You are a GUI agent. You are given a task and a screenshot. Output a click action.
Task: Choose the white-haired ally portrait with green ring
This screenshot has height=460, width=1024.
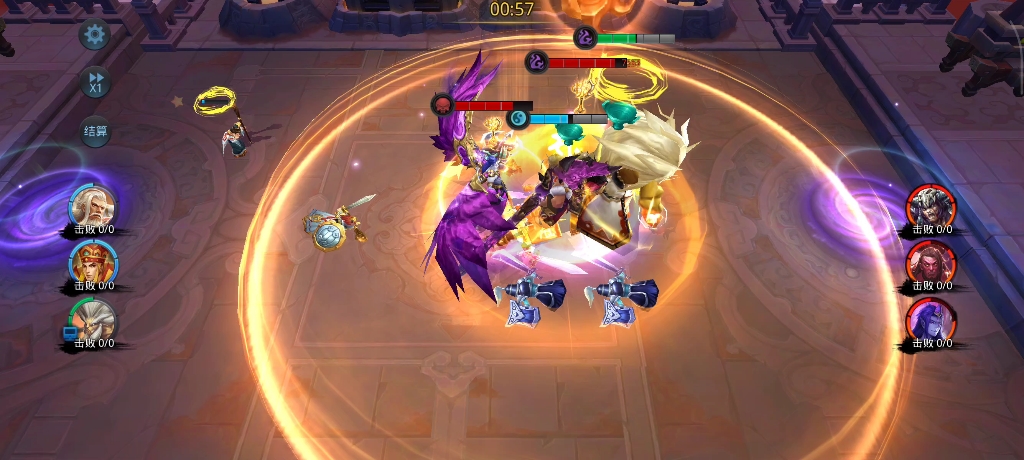point(93,321)
